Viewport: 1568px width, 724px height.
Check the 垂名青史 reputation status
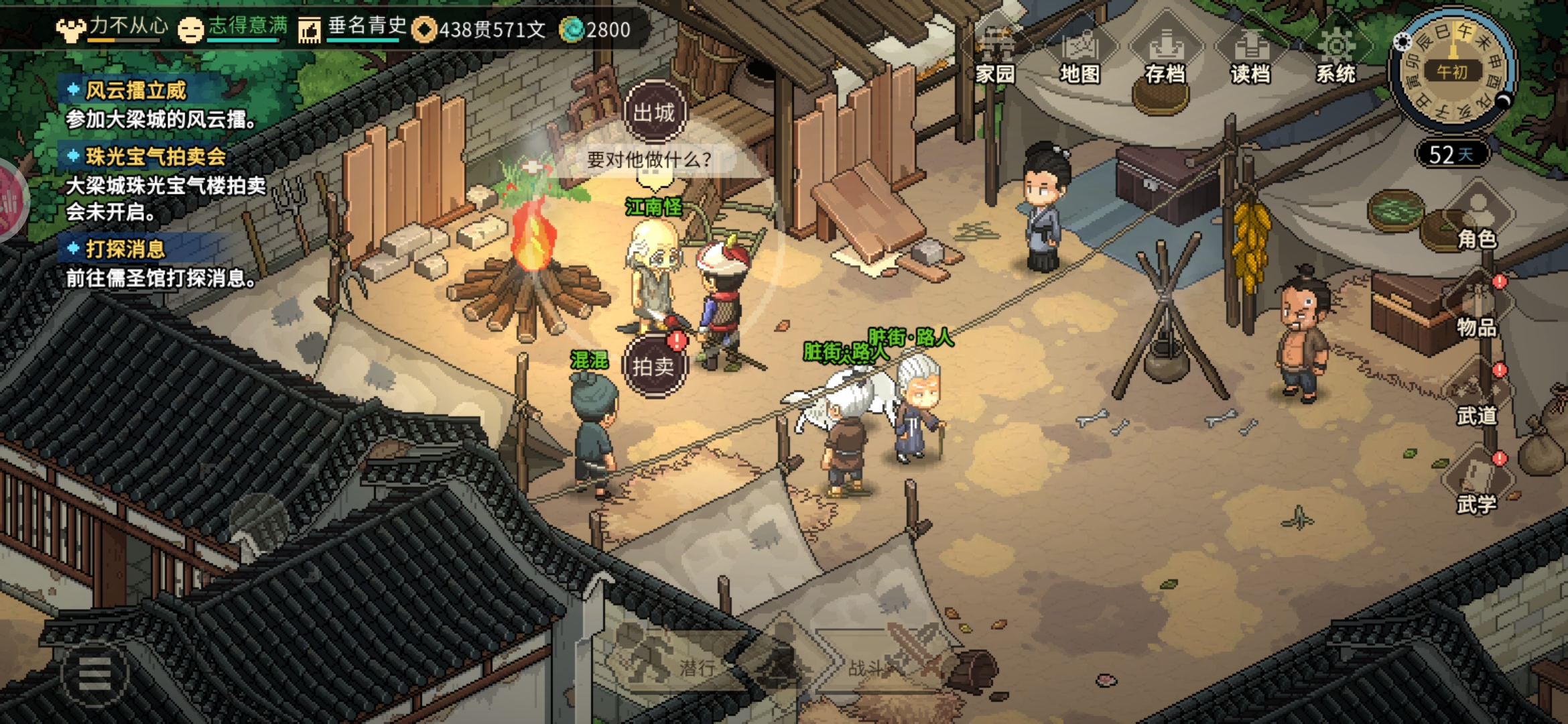(354, 28)
